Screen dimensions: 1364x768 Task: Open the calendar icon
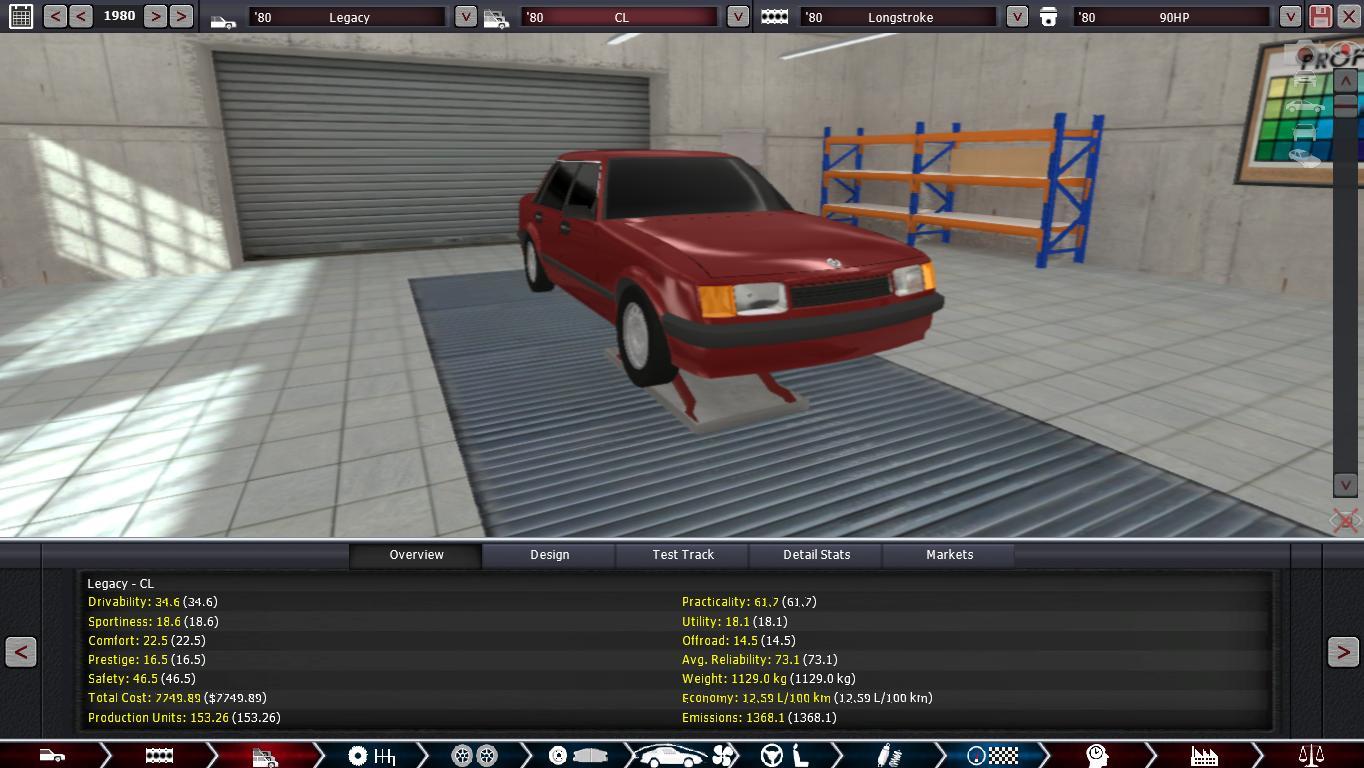(x=20, y=16)
